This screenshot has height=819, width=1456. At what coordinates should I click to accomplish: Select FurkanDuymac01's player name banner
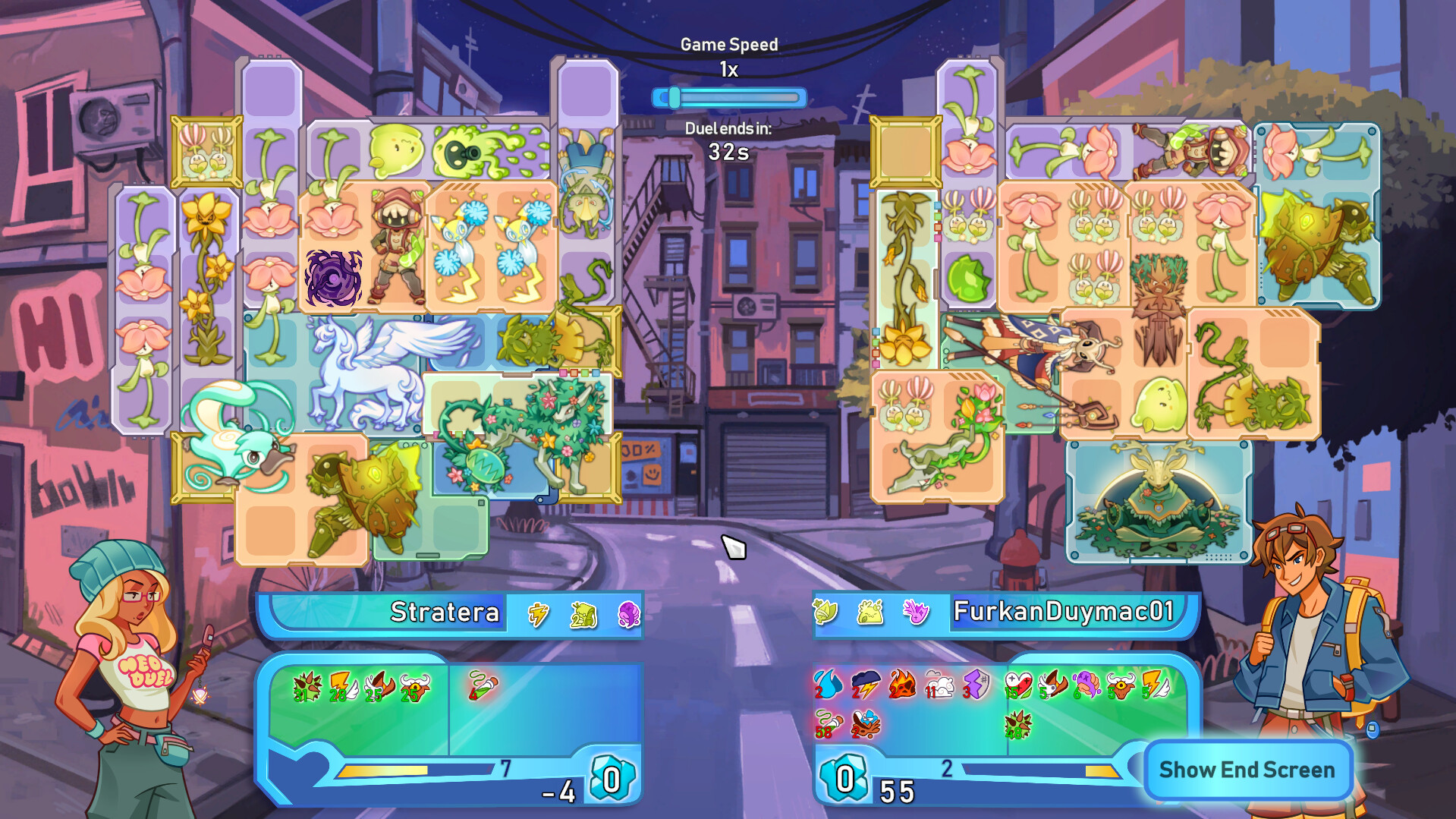(x=1064, y=612)
